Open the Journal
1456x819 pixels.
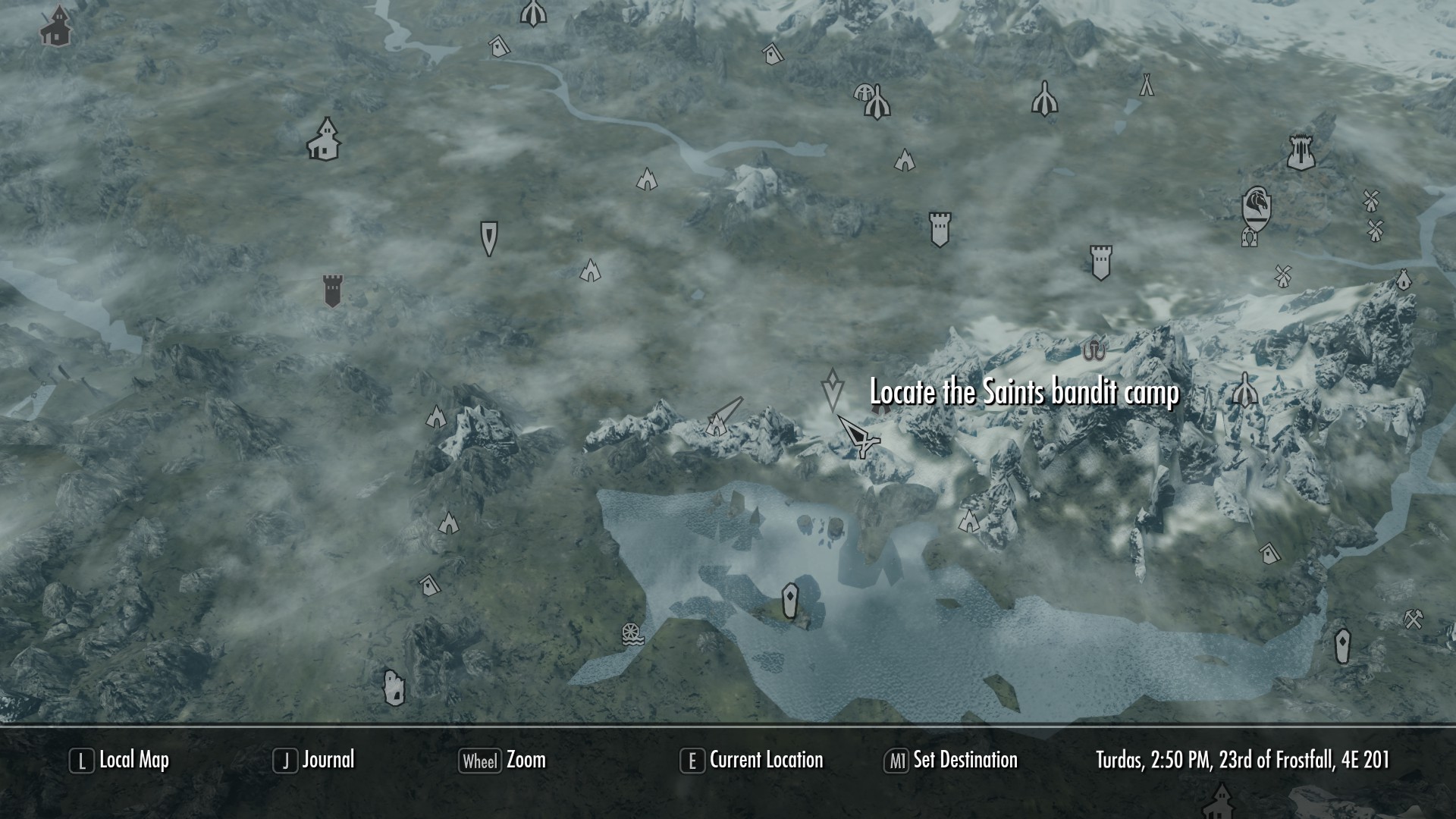(x=328, y=760)
